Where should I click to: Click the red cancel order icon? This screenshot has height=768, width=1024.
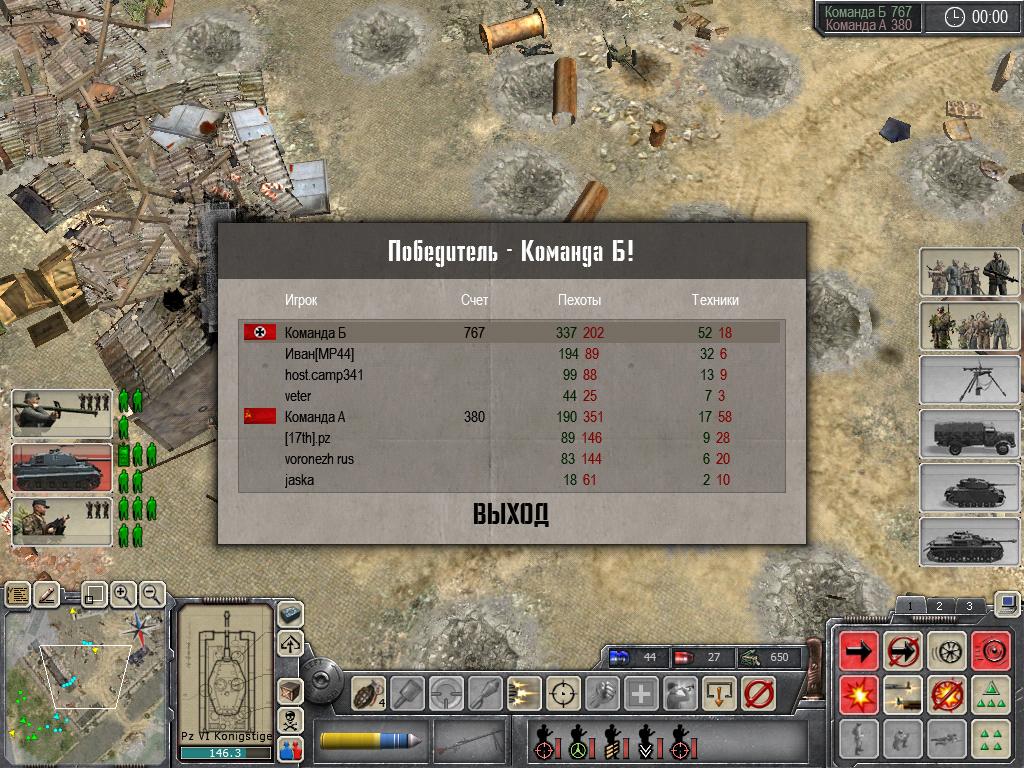pyautogui.click(x=761, y=692)
